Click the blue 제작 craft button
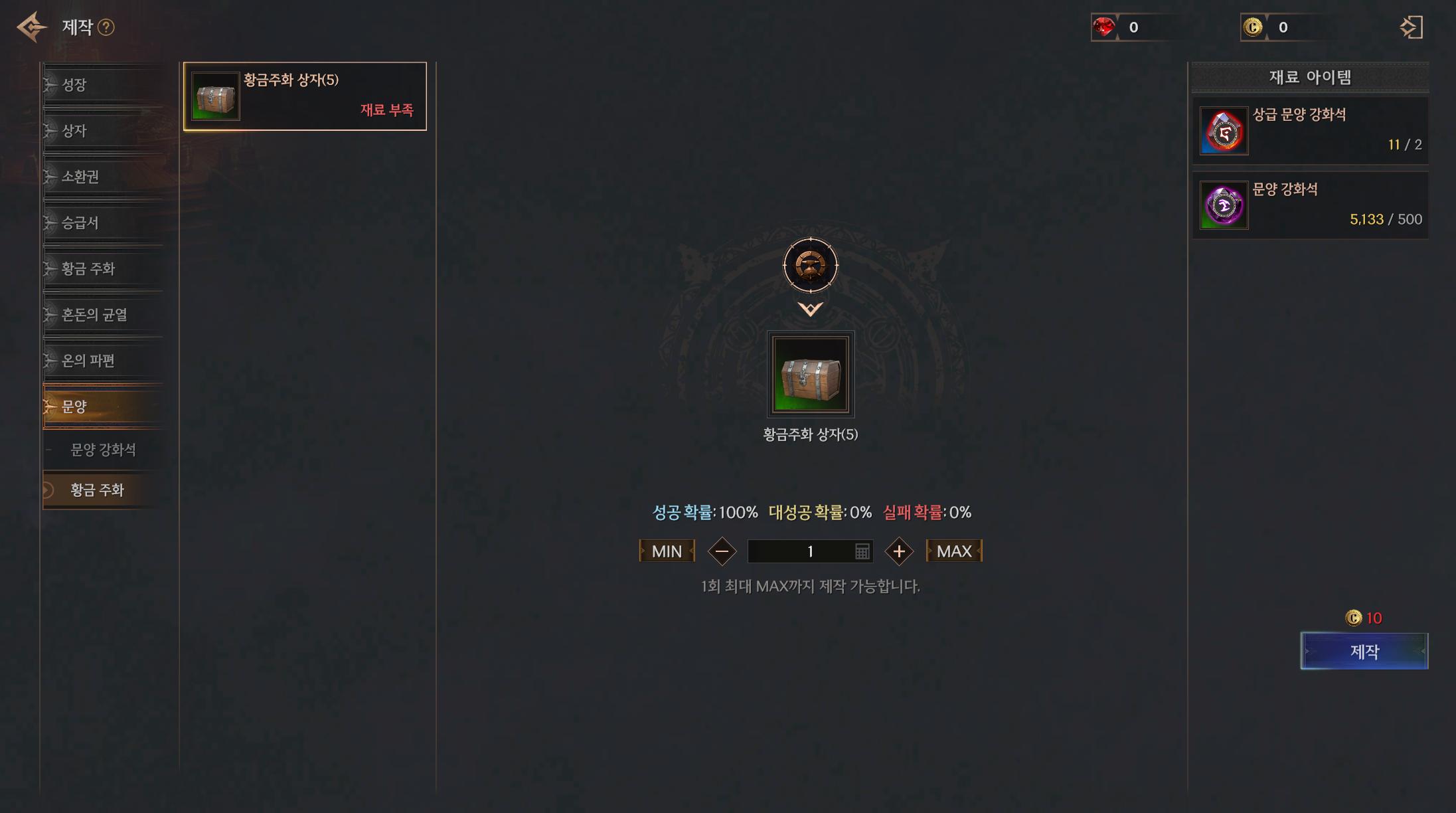The image size is (1456, 813). point(1364,652)
